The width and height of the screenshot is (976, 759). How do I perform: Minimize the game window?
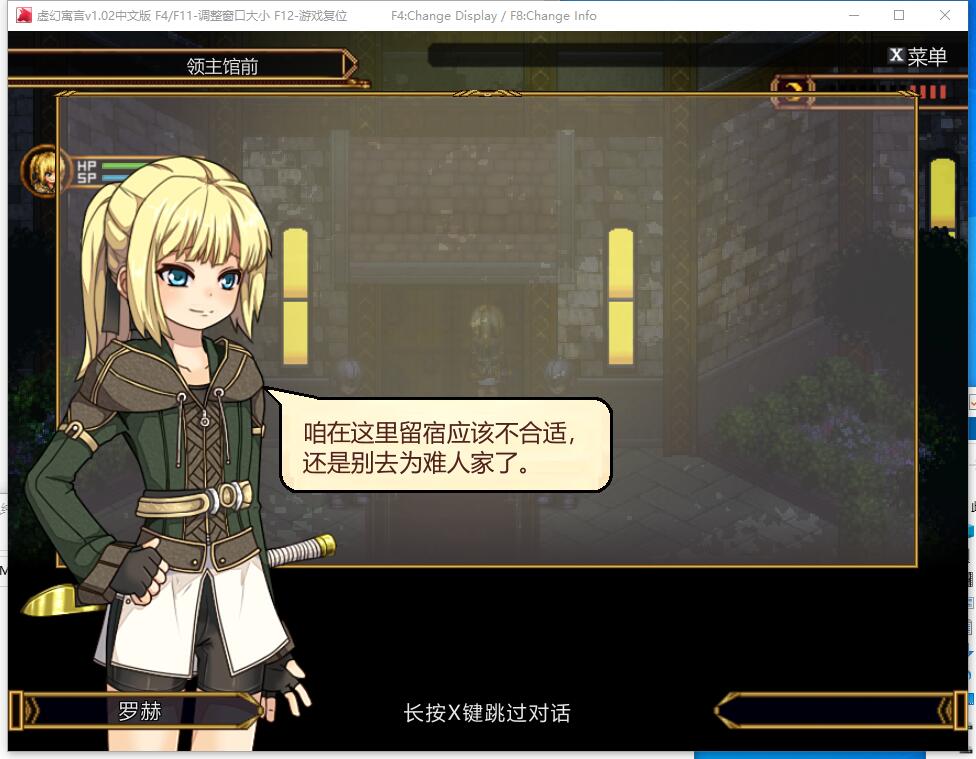tap(853, 15)
